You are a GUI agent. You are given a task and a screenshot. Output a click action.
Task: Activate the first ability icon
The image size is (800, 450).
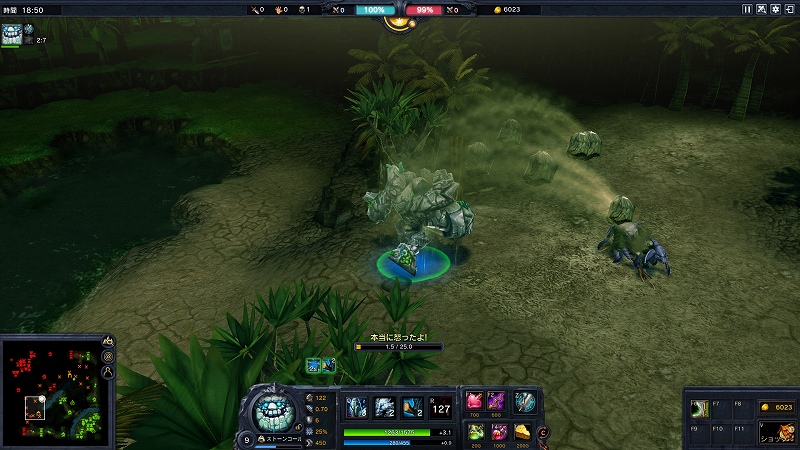(357, 407)
